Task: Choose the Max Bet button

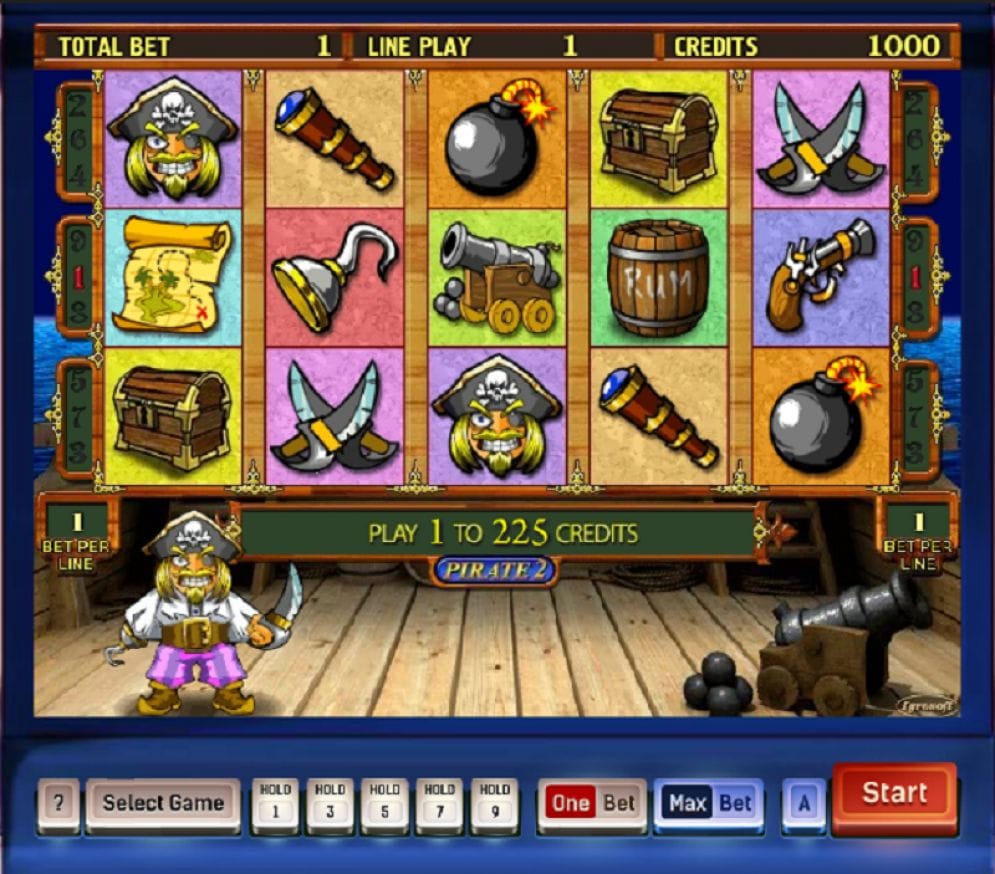Action: coord(709,804)
